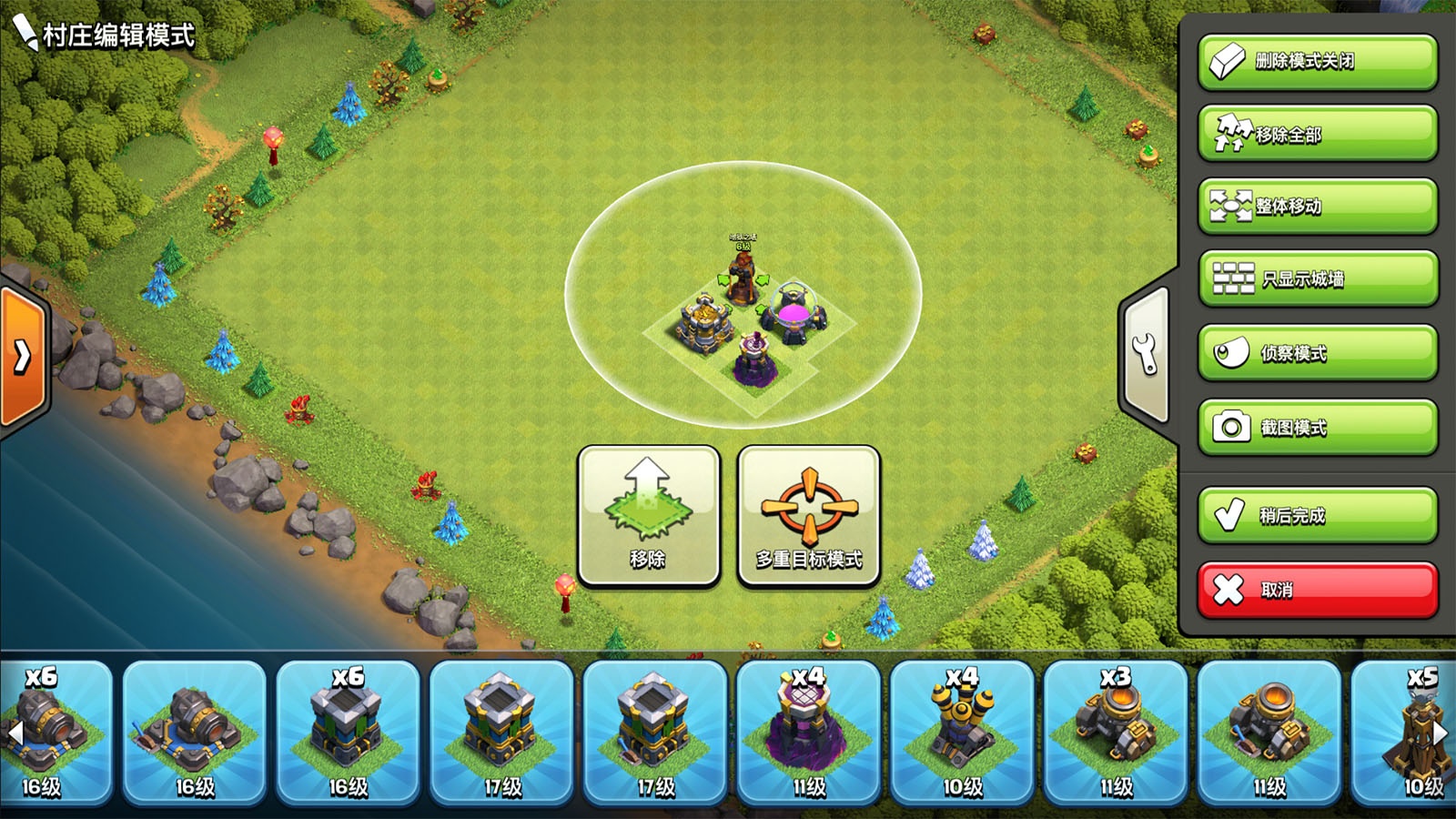
Task: Collapse the side panel using the wrench tab
Action: click(x=1145, y=353)
